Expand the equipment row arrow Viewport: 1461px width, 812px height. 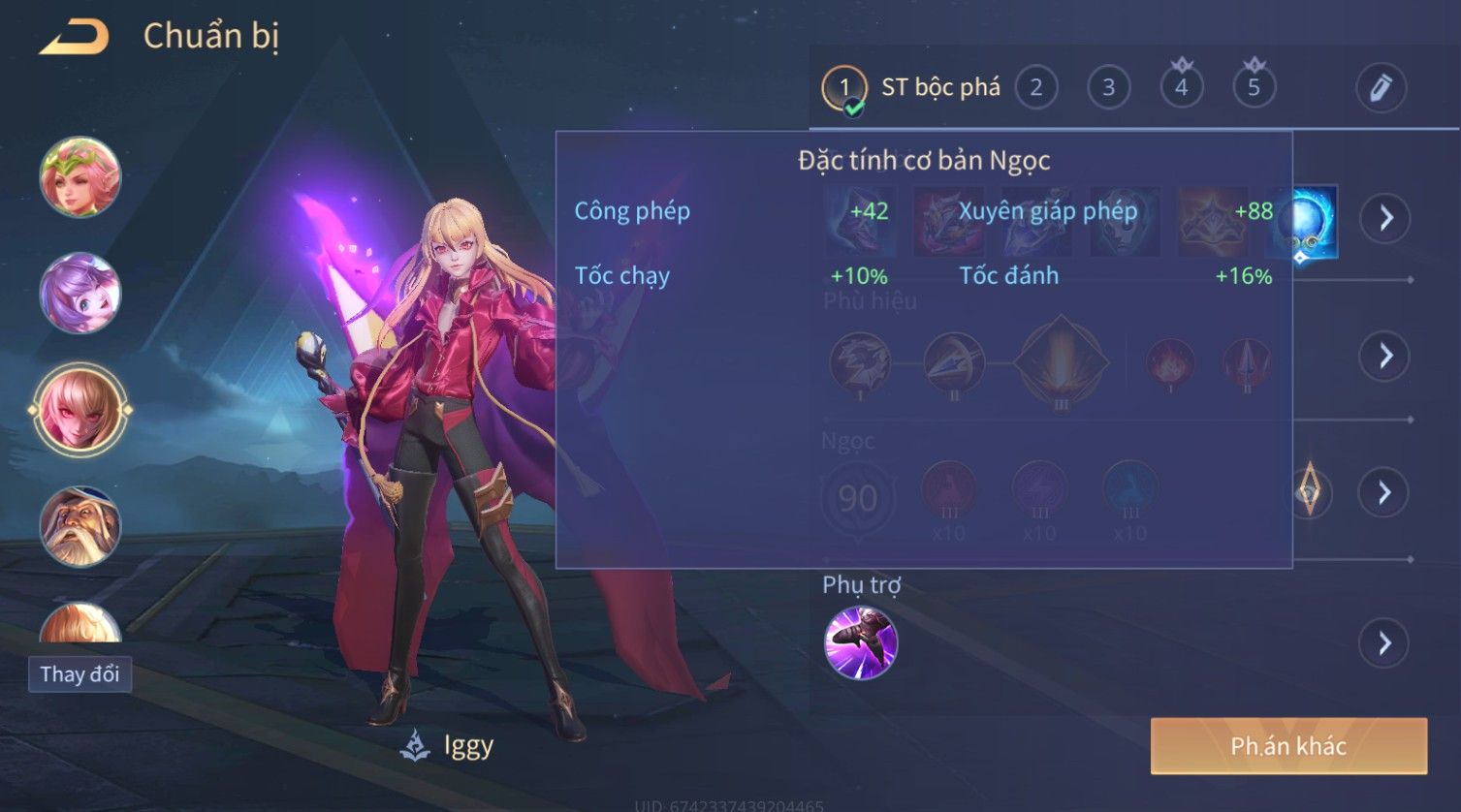pyautogui.click(x=1385, y=218)
